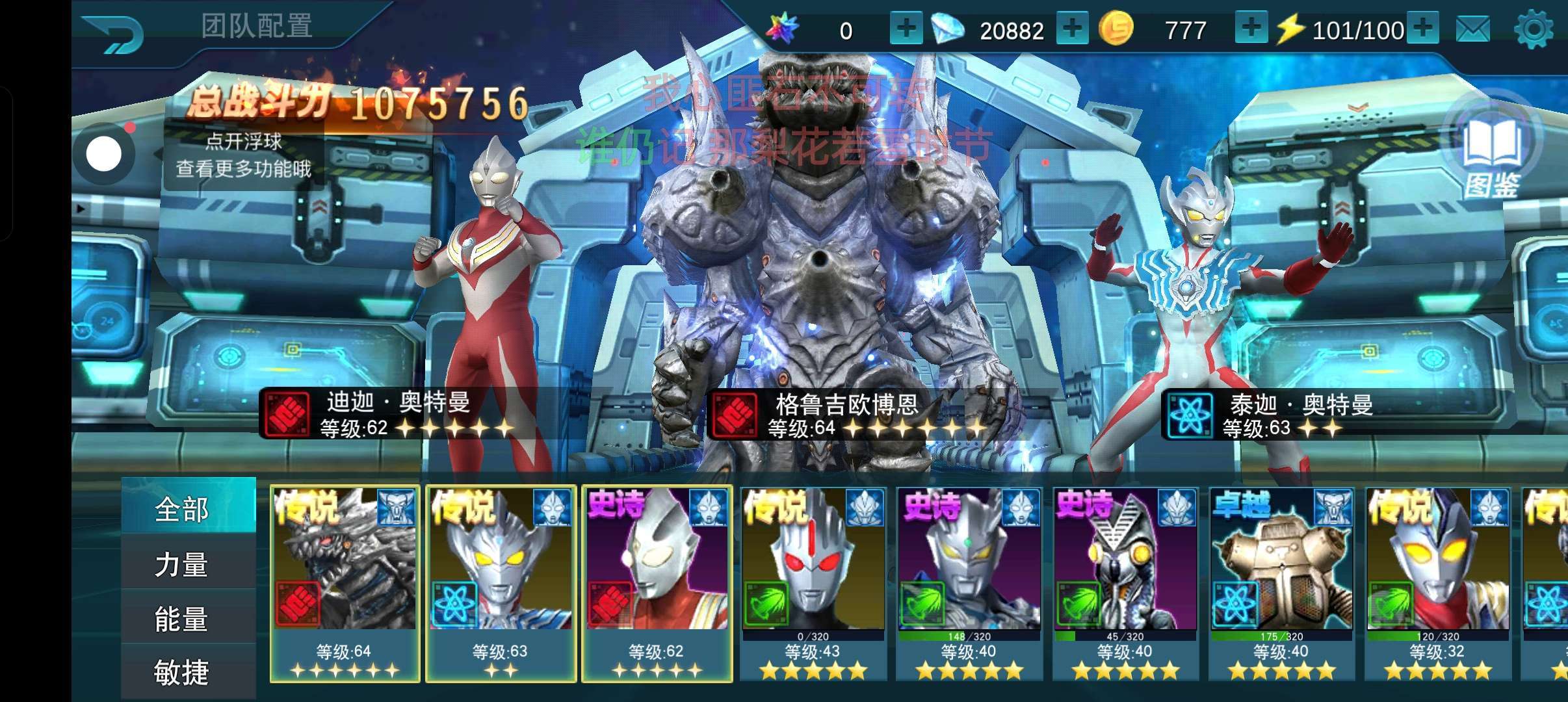Viewport: 1568px width, 702px height.
Task: Tap the white floating ball
Action: (104, 155)
